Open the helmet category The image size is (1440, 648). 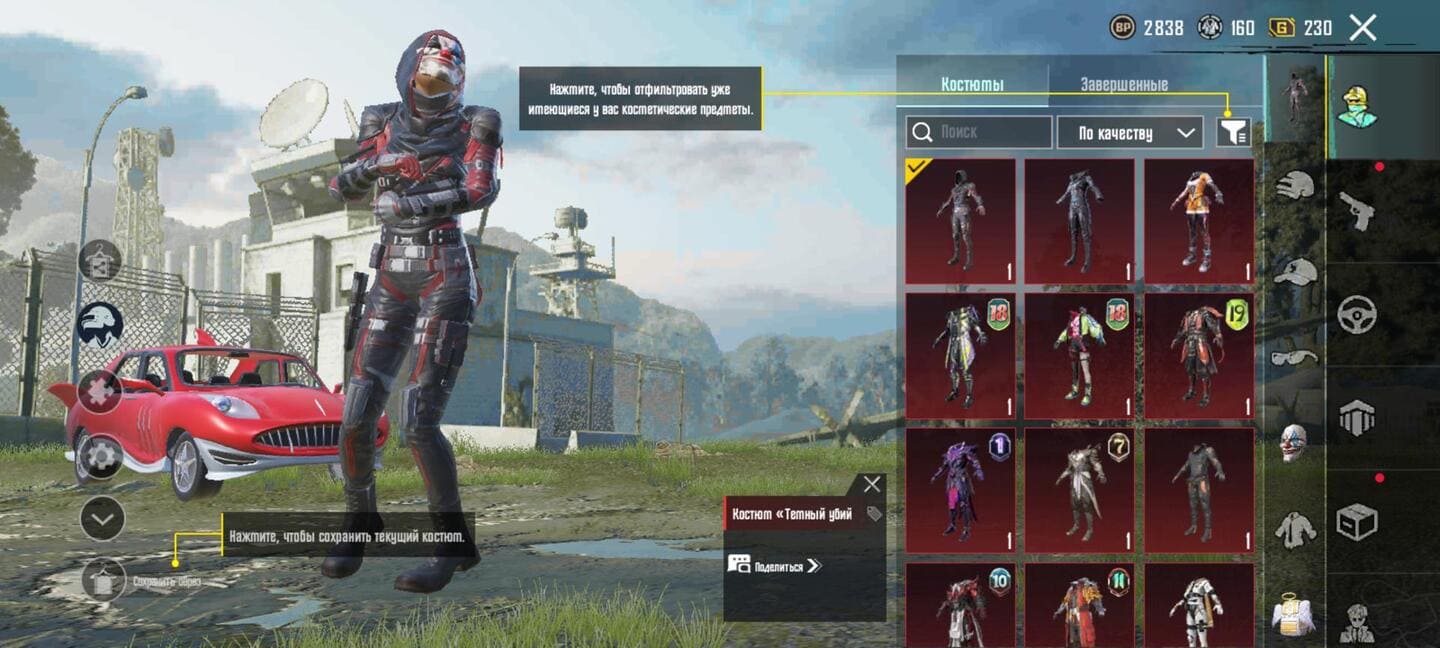1296,186
